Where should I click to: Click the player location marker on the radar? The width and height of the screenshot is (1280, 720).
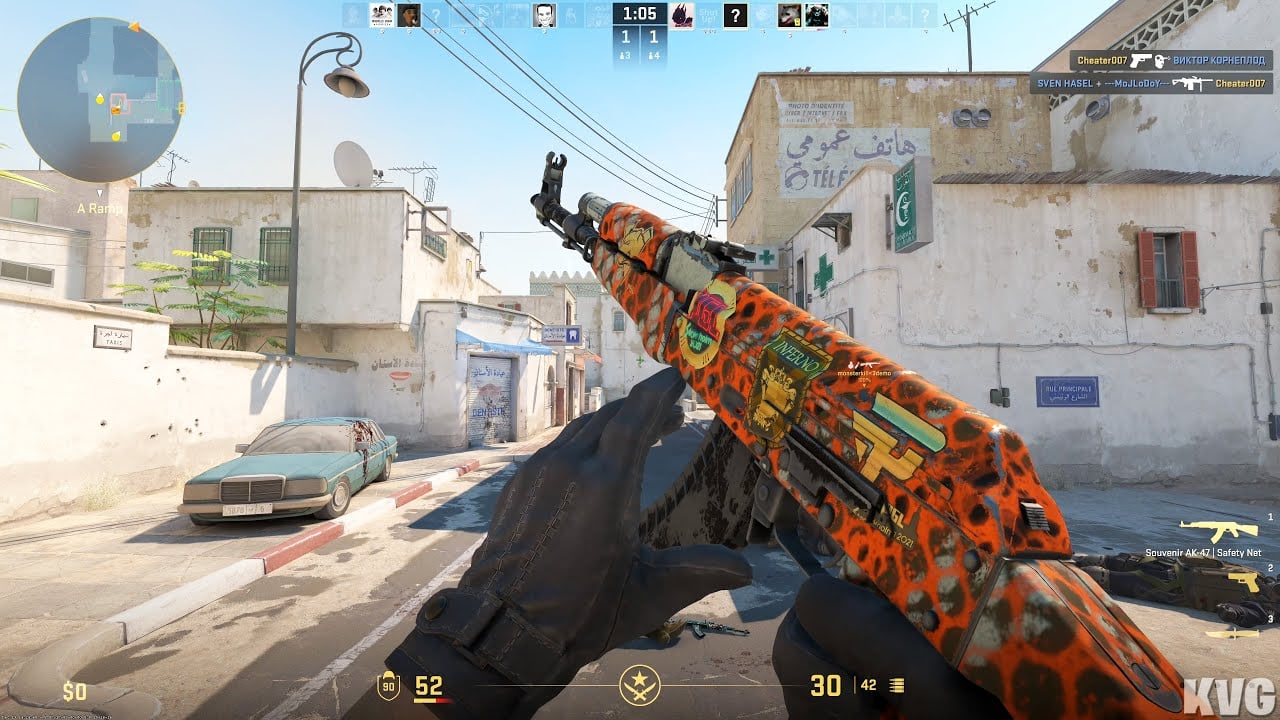[119, 103]
